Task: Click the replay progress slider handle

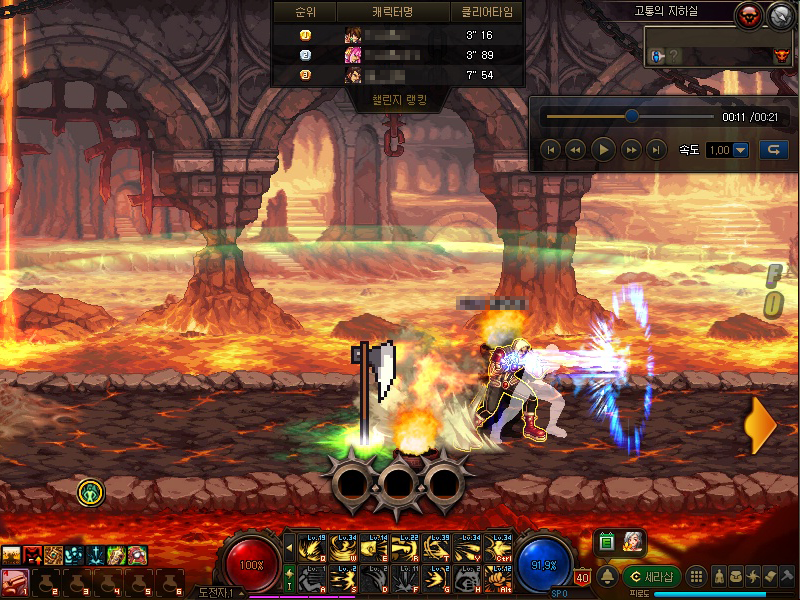Action: [x=632, y=116]
